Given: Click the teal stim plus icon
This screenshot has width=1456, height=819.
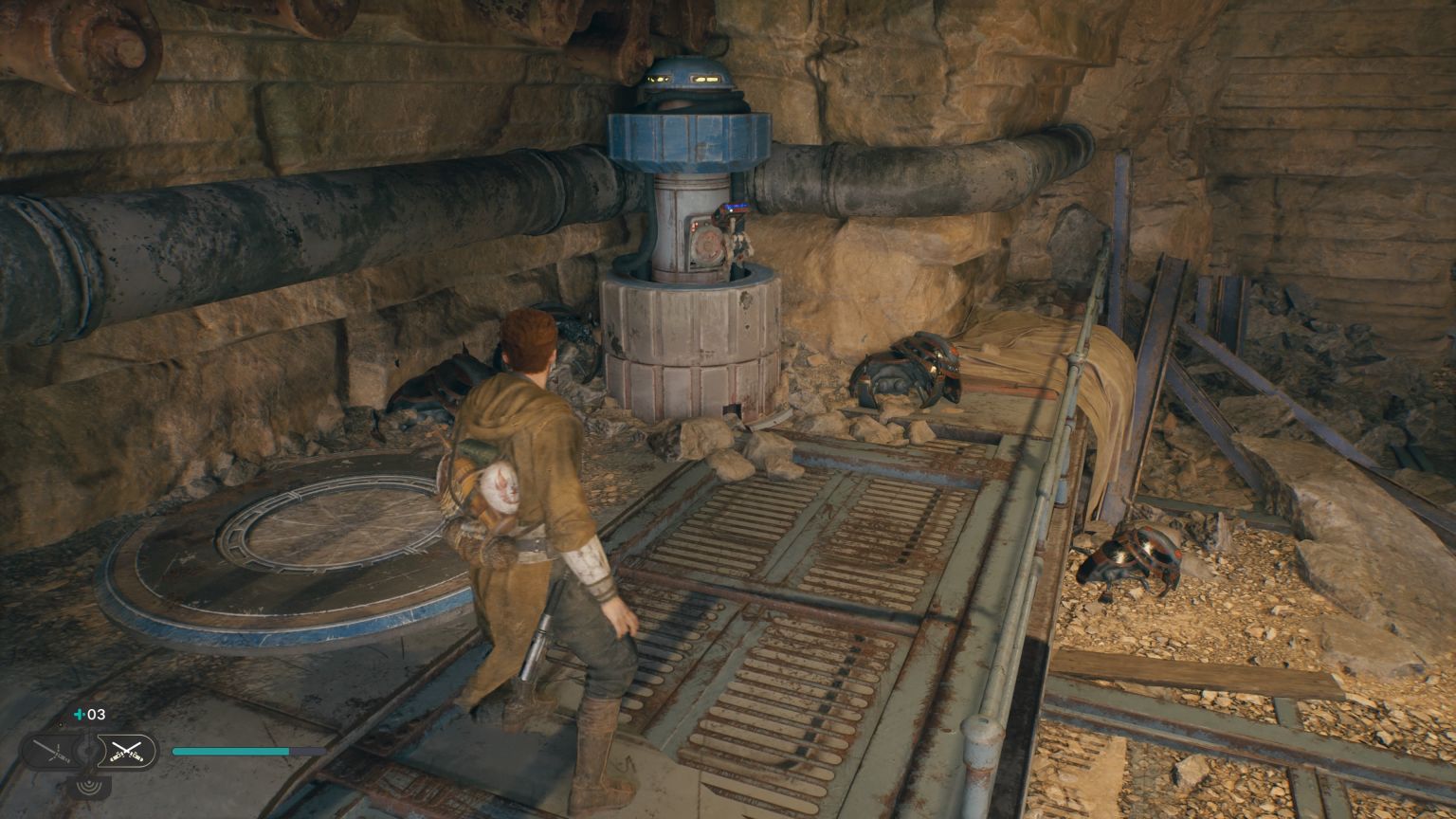Looking at the screenshot, I should pos(79,714).
